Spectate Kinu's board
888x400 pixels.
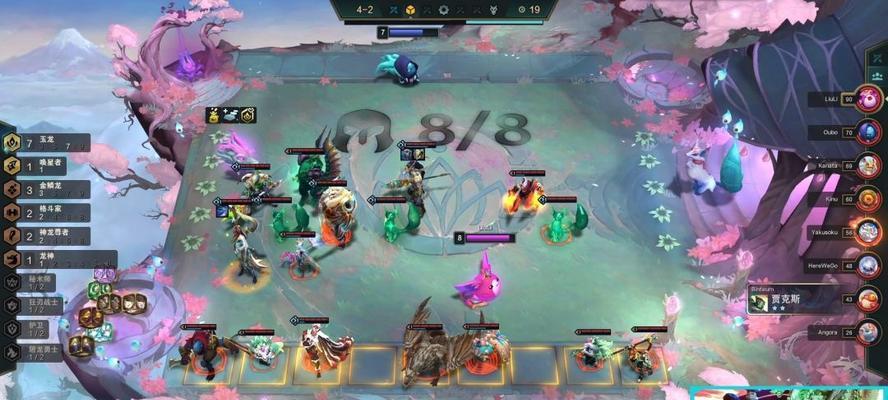[869, 199]
